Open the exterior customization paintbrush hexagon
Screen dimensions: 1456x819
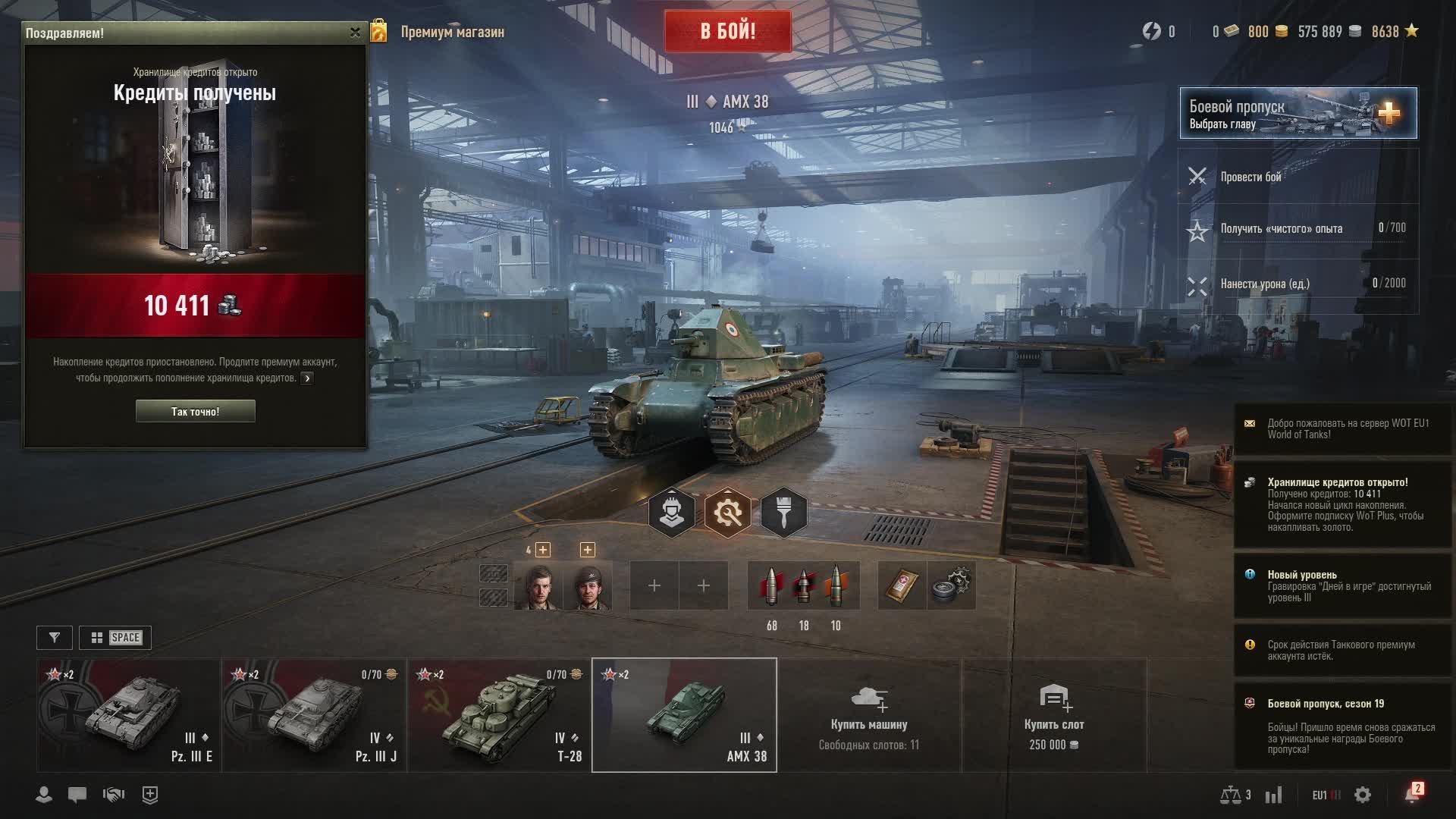coord(783,513)
